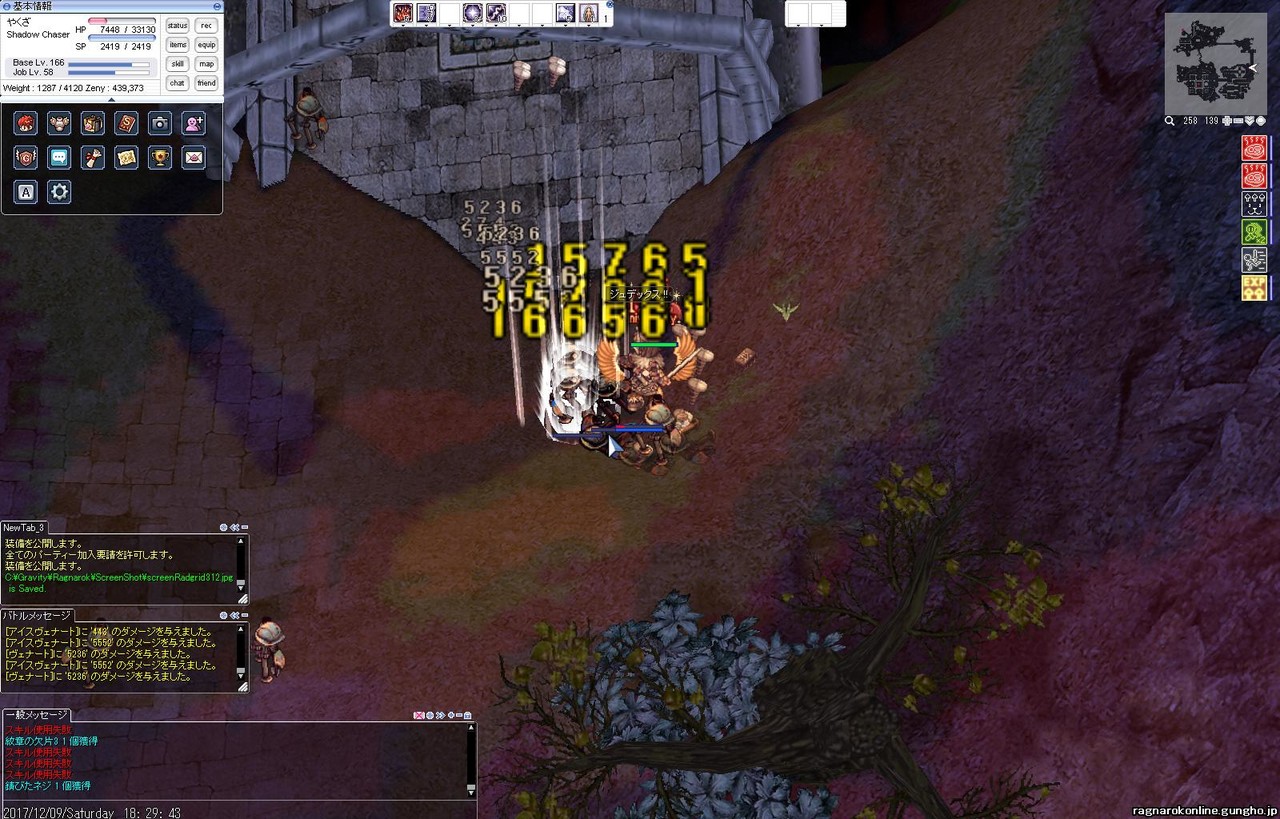This screenshot has width=1280, height=819.
Task: Open the equip window
Action: (x=206, y=45)
